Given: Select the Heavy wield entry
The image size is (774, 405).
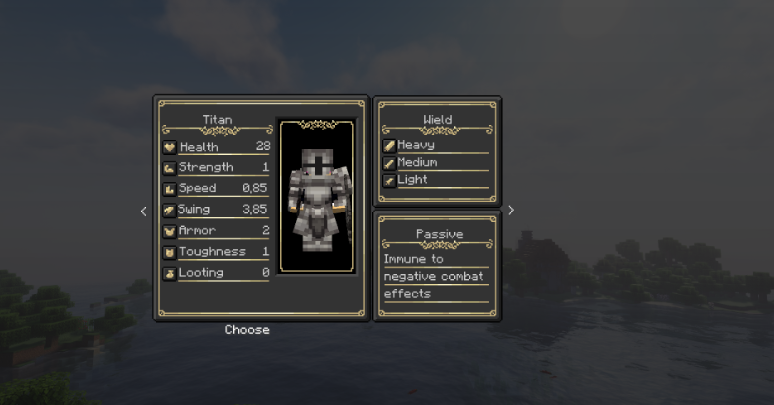Looking at the screenshot, I should (436, 145).
